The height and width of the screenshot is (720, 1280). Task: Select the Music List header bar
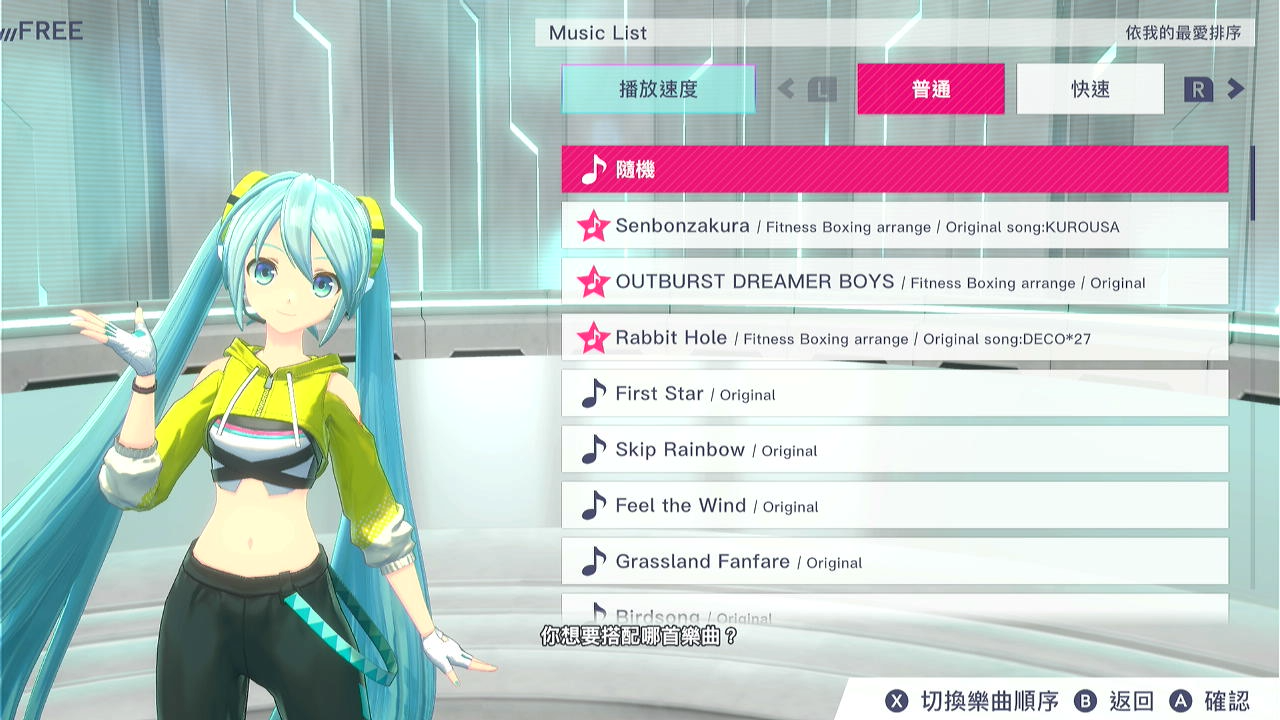click(597, 33)
